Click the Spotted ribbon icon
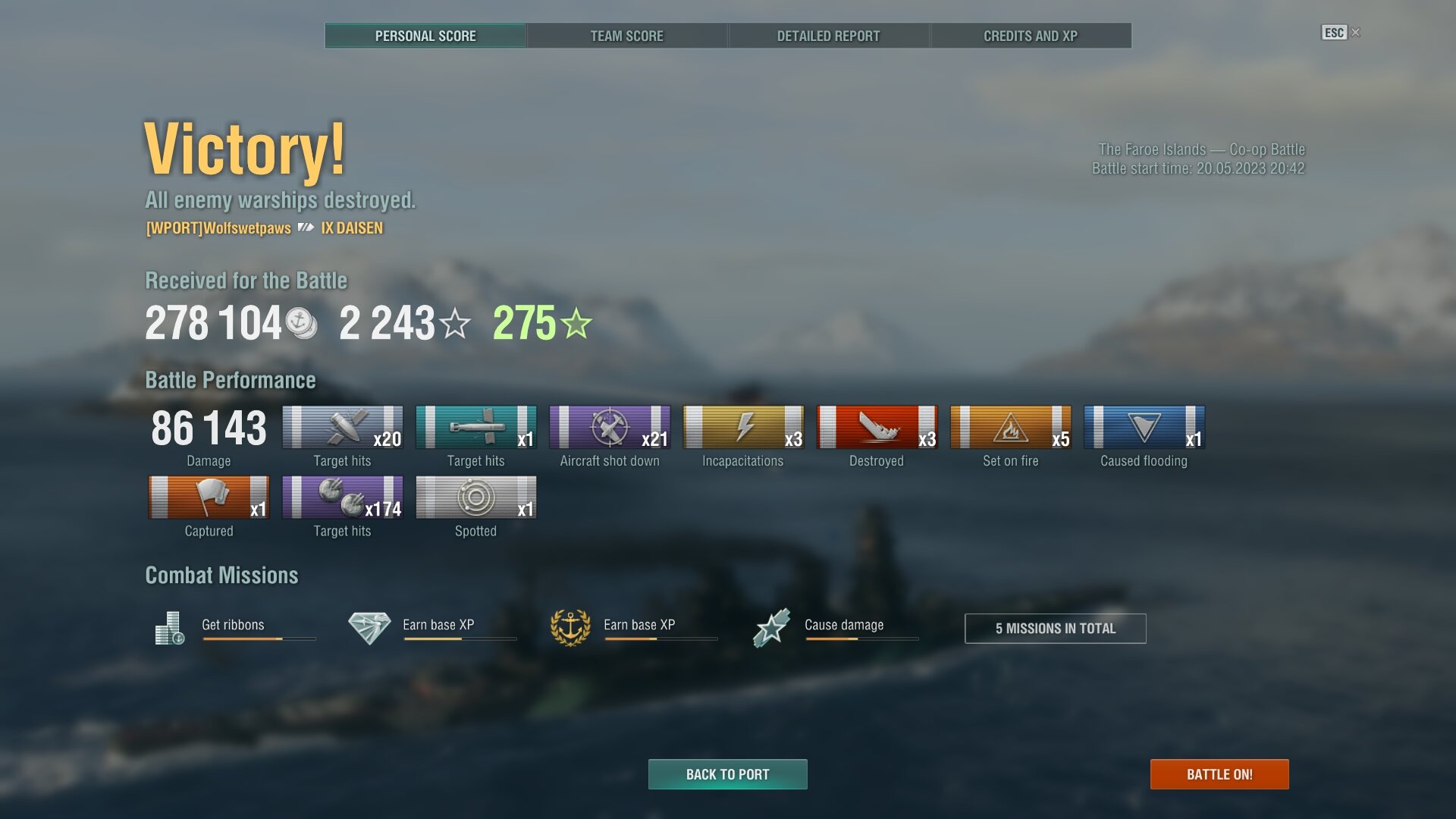Image resolution: width=1456 pixels, height=819 pixels. coord(475,497)
